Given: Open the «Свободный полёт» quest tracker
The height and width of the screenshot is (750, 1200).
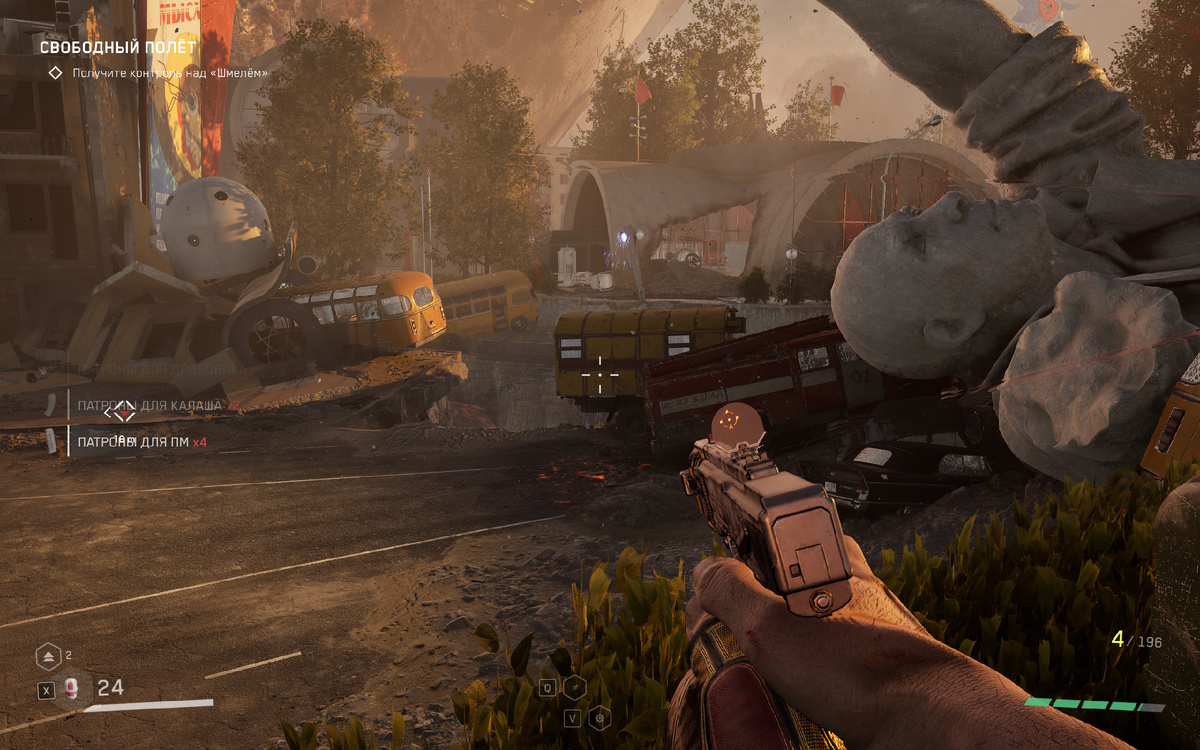Looking at the screenshot, I should tap(118, 47).
